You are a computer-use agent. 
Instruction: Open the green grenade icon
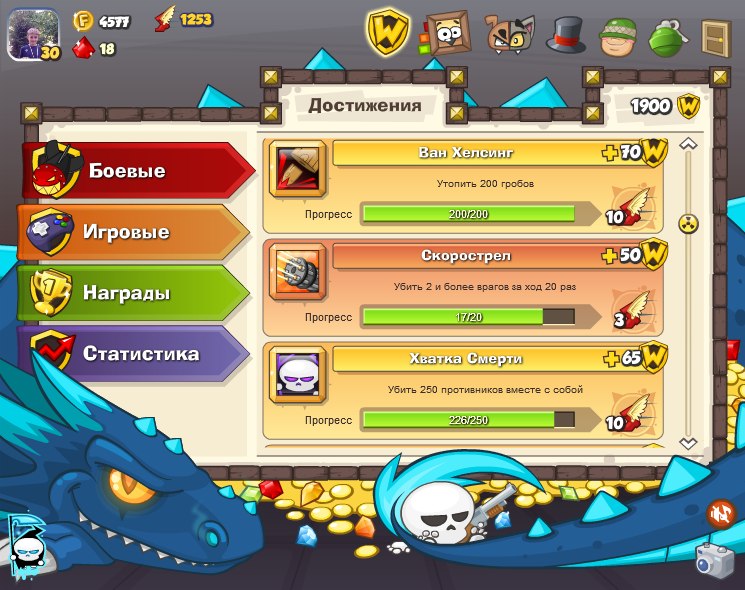click(666, 37)
